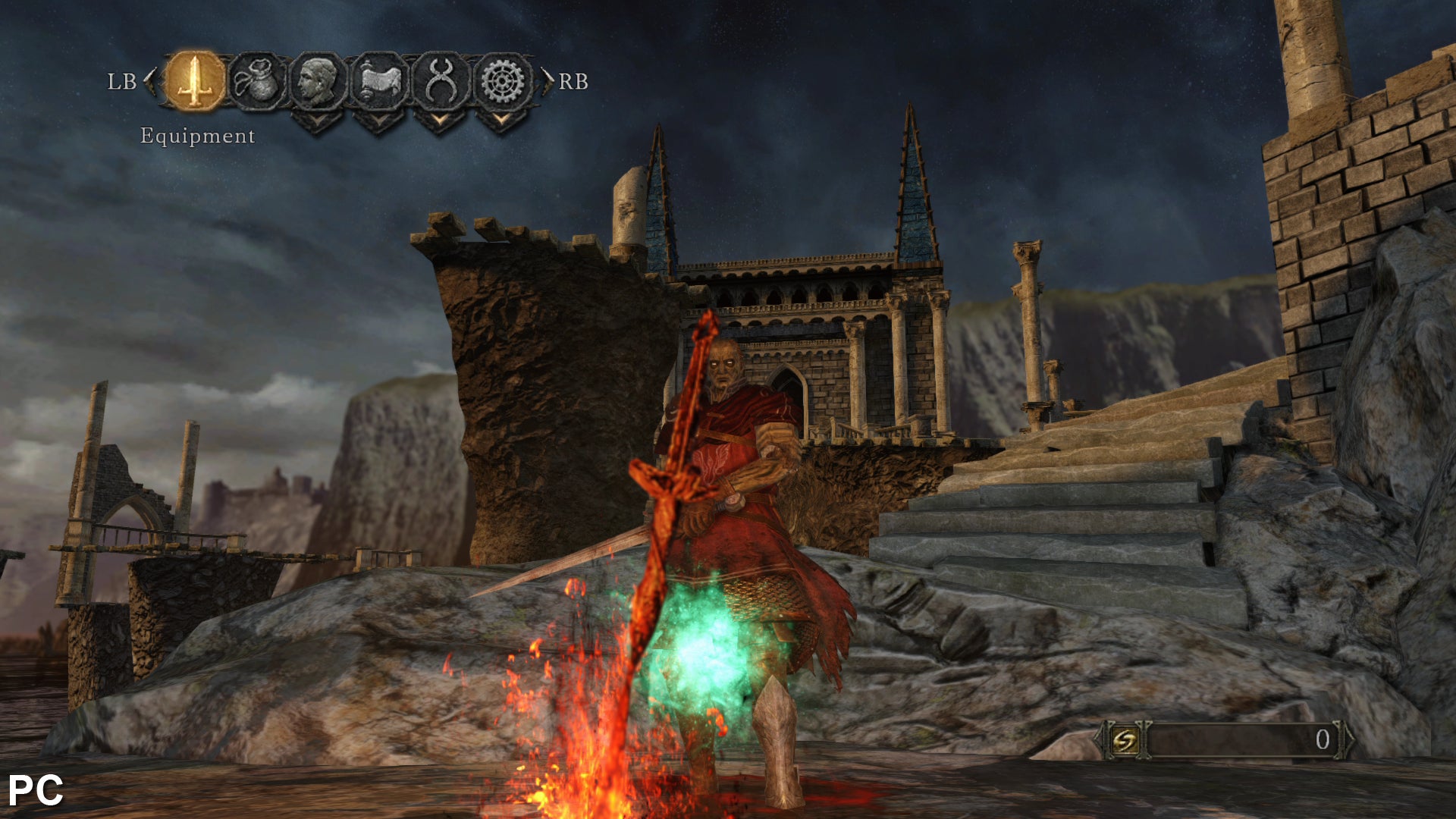Choose the scroll messages icon
The width and height of the screenshot is (1456, 819).
pos(379,80)
